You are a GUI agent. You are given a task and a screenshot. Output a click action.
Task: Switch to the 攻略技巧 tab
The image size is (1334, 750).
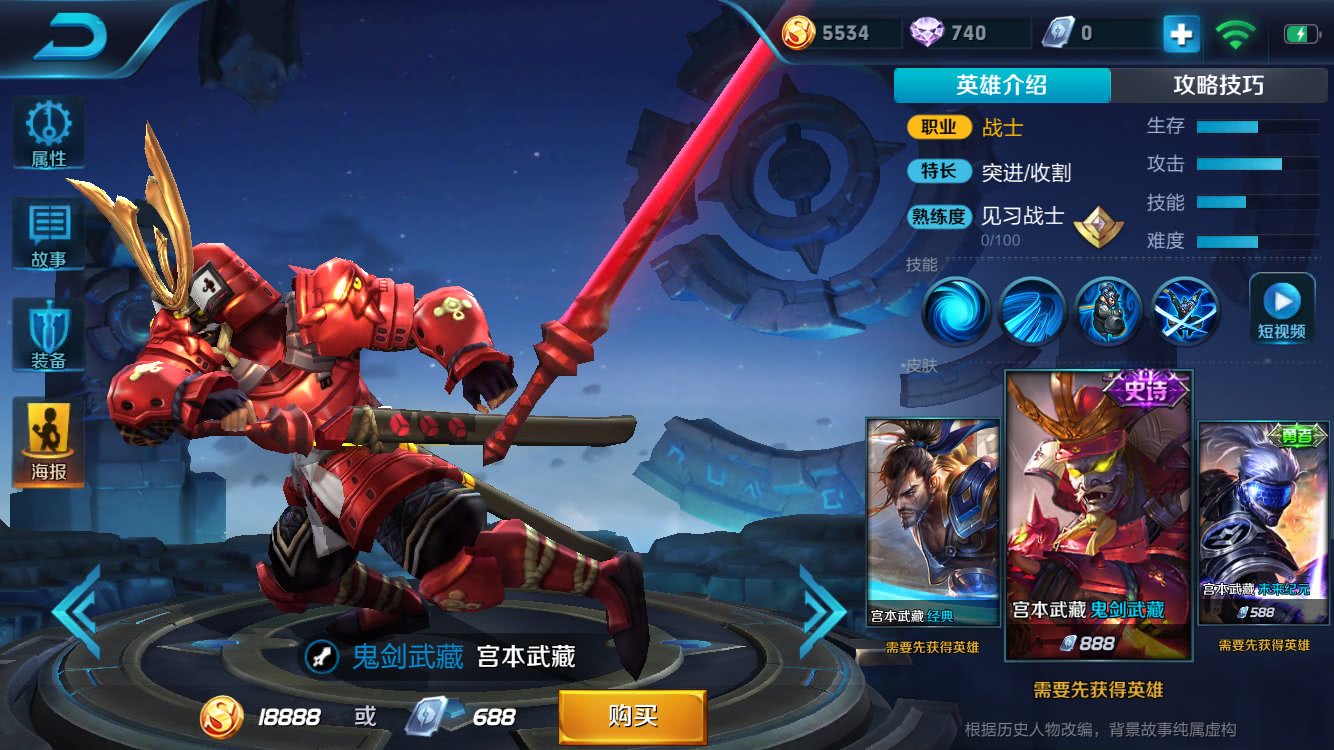(x=1218, y=86)
